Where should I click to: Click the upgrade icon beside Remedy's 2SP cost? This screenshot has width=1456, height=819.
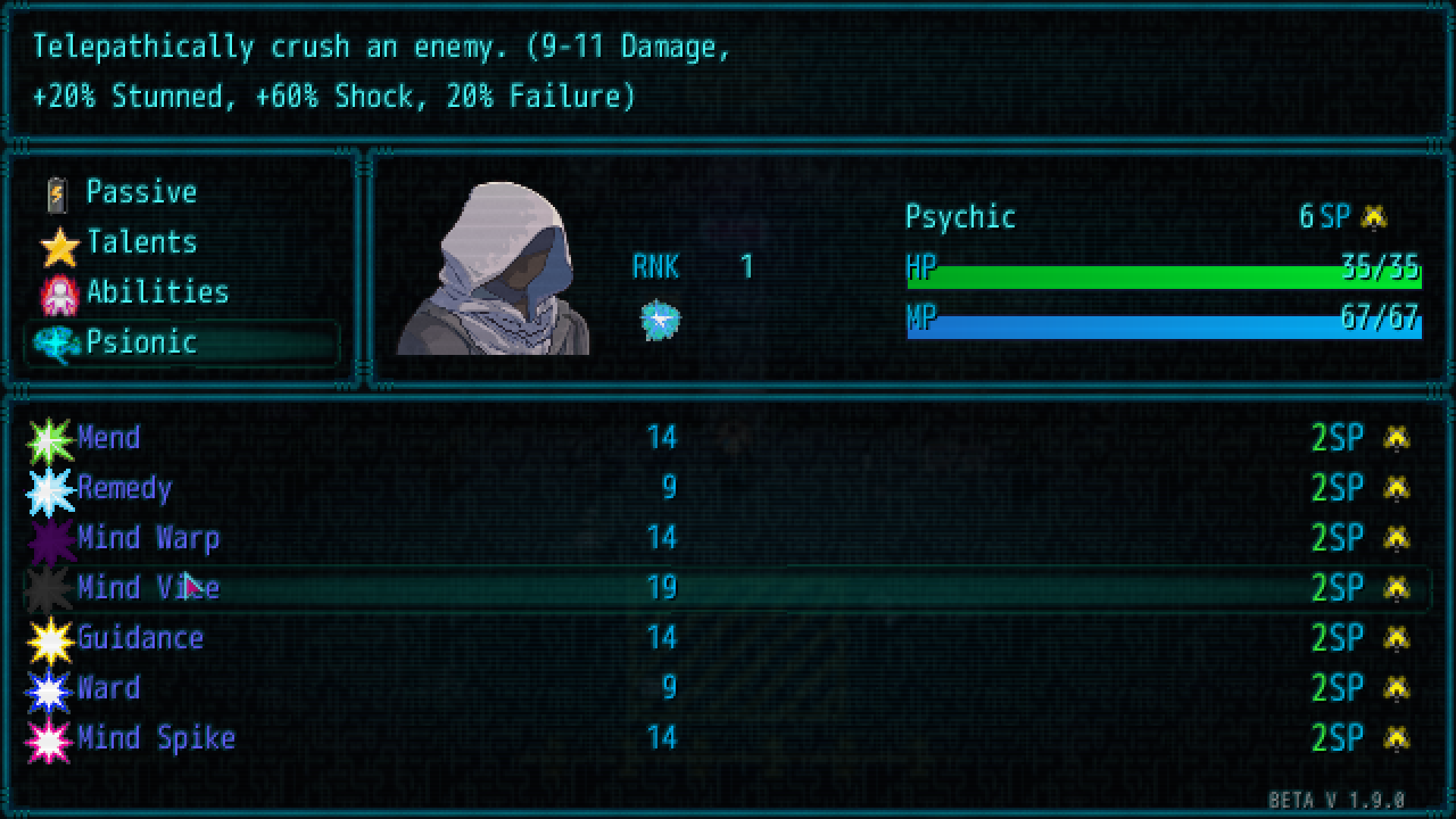[x=1398, y=488]
